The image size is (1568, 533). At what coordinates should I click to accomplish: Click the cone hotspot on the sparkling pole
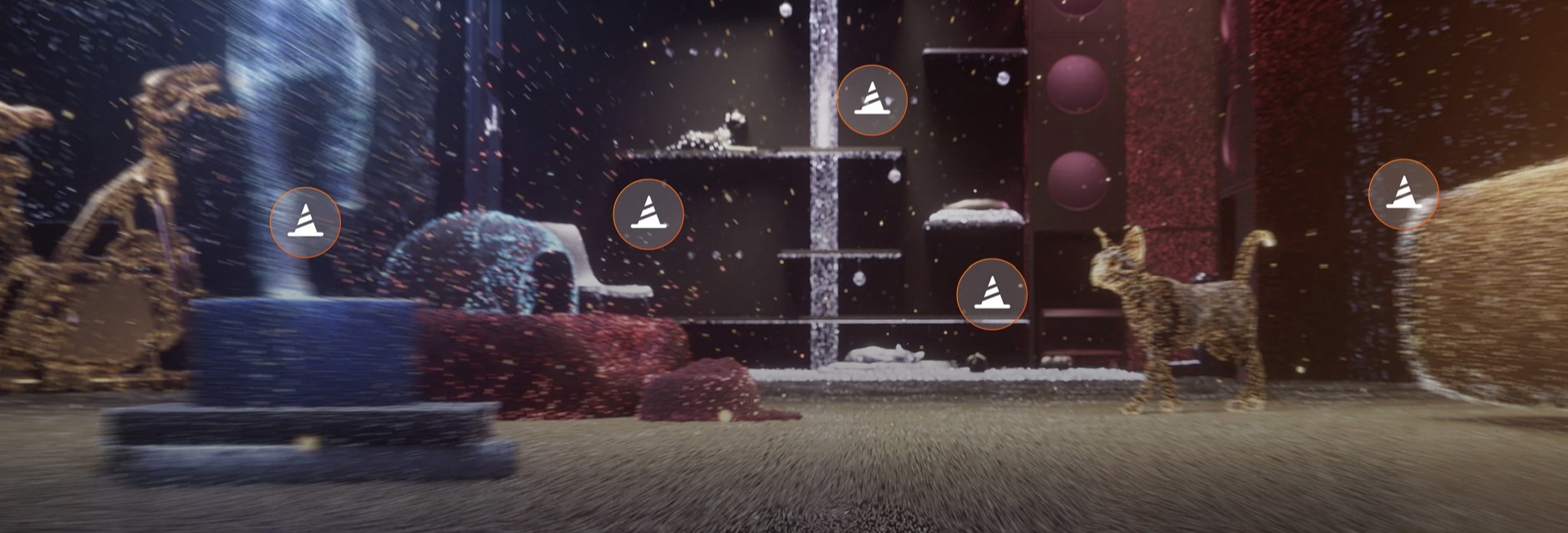(871, 100)
